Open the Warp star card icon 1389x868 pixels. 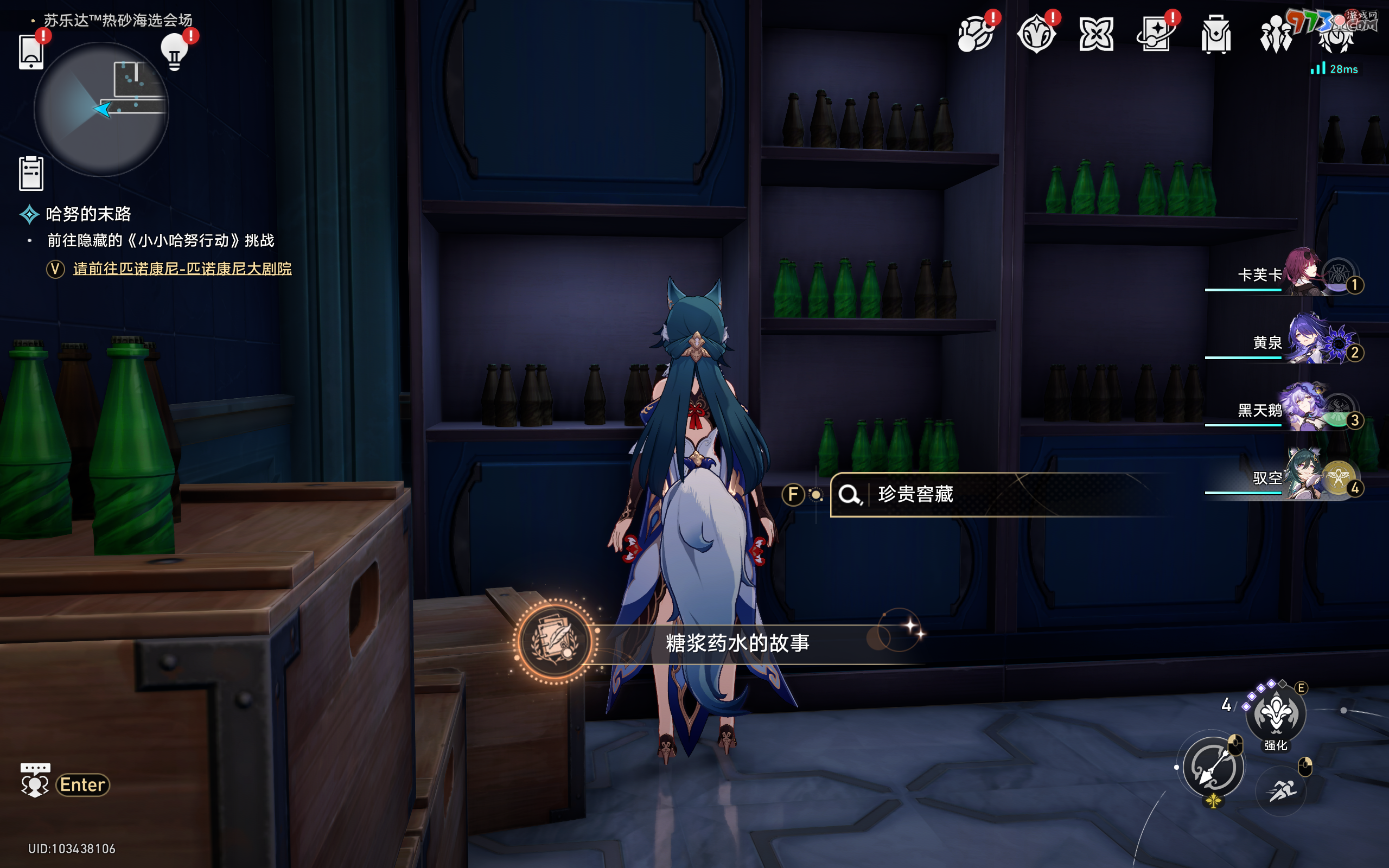pyautogui.click(x=1155, y=34)
